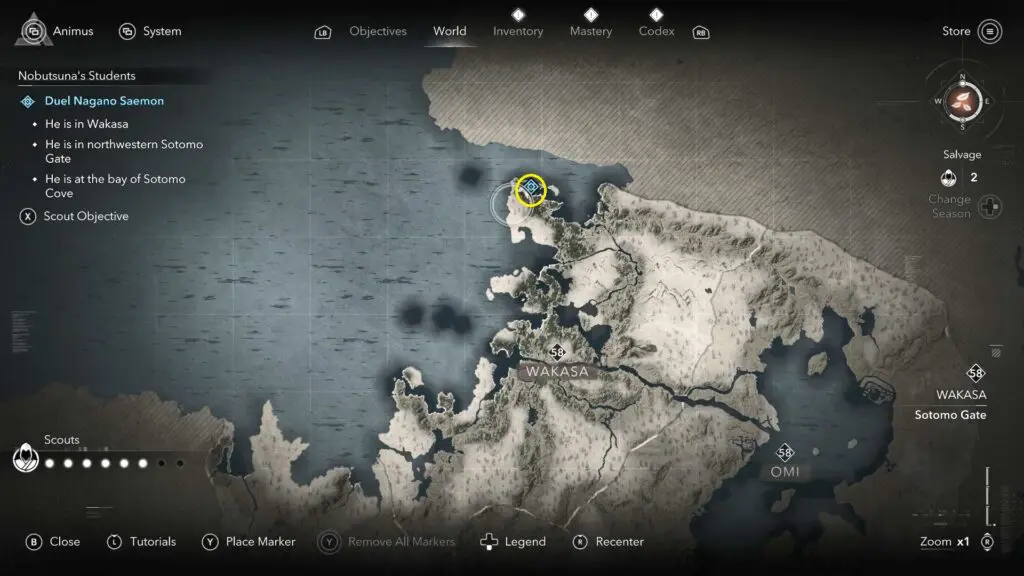This screenshot has height=576, width=1024.
Task: Select the Duel Nagano Saemon objective
Action: coord(104,101)
